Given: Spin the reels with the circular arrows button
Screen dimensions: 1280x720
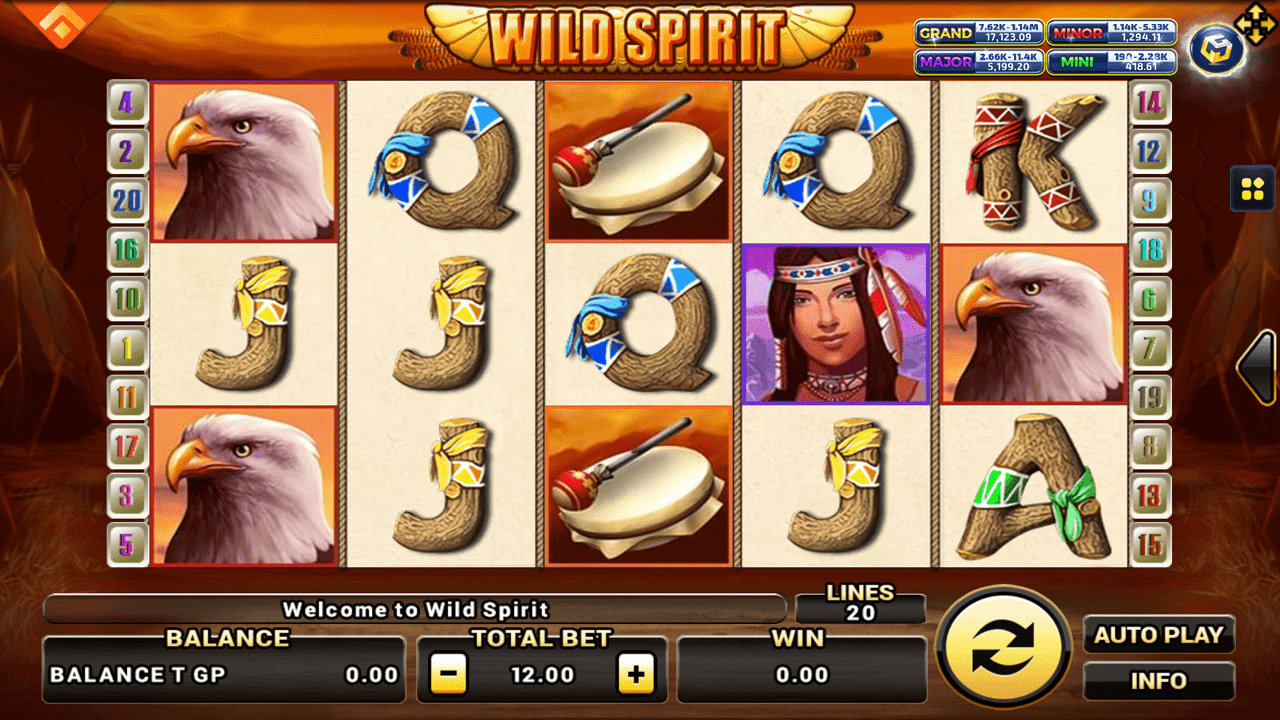Looking at the screenshot, I should tap(1003, 647).
